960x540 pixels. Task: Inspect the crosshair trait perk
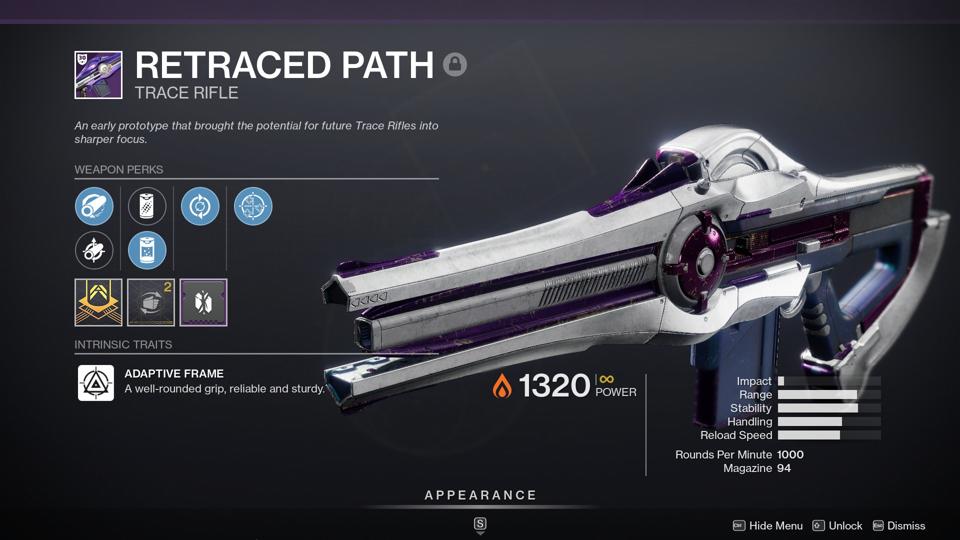[x=253, y=207]
